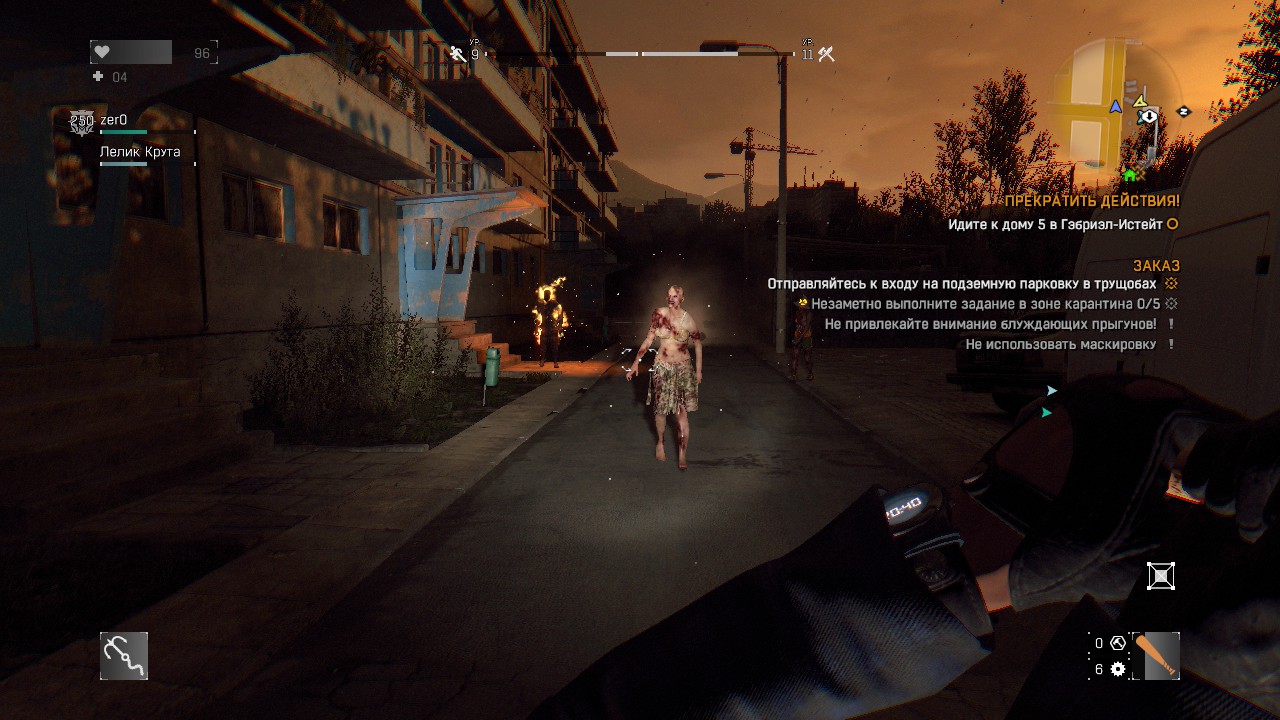Select the zer0 player entry
Image resolution: width=1280 pixels, height=720 pixels.
click(x=114, y=121)
